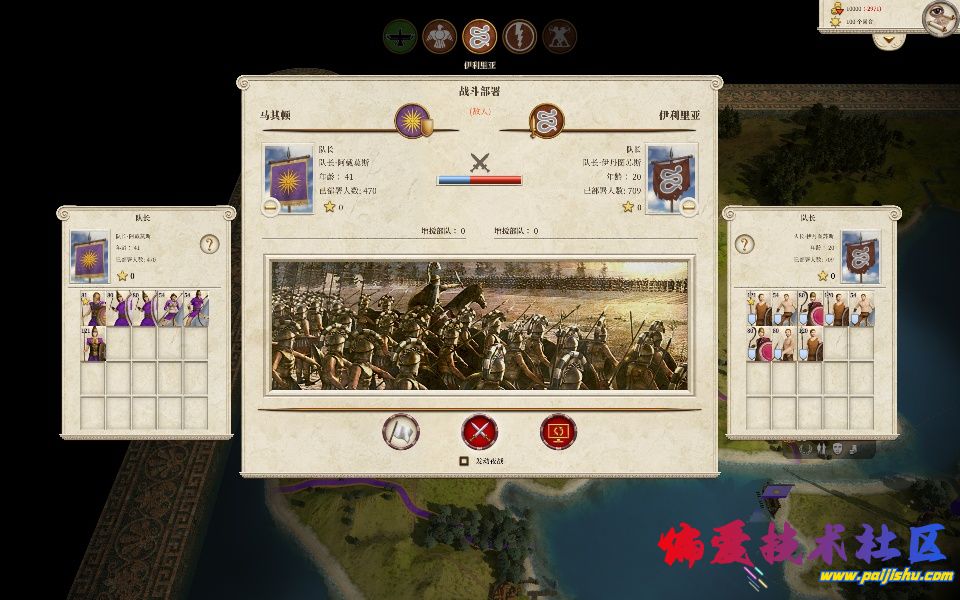Select the dimmed figure faction icon
The image size is (960, 600).
tap(559, 38)
